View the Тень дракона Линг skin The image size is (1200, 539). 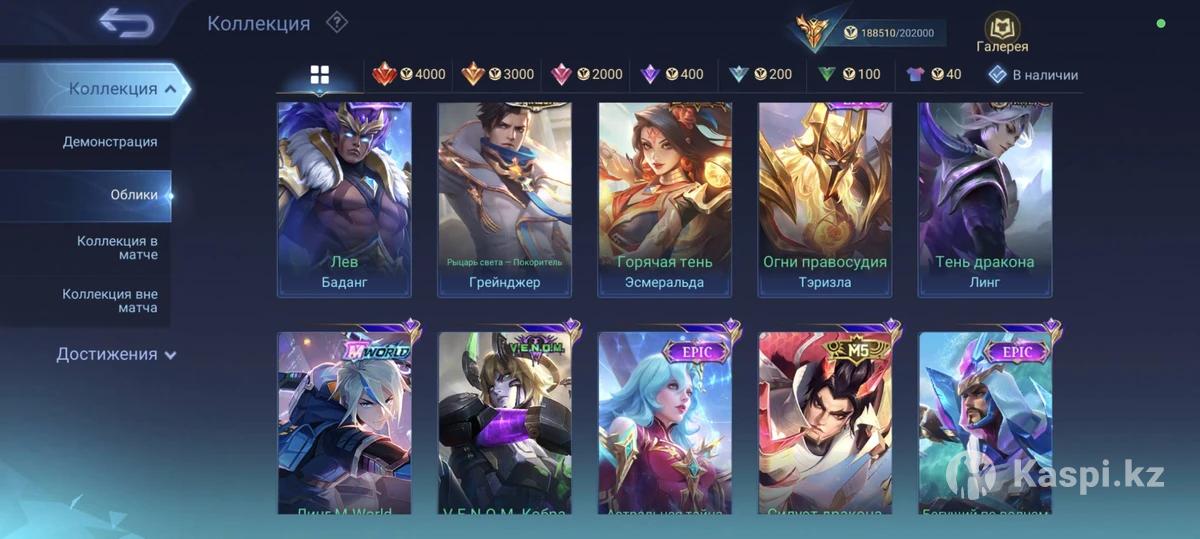(985, 199)
